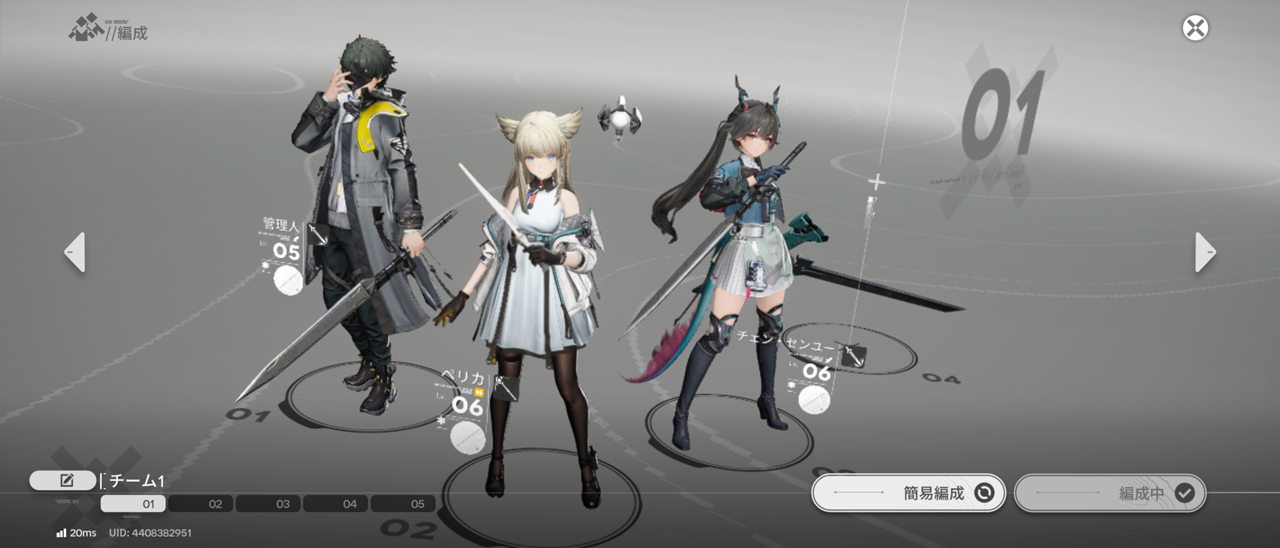This screenshot has height=548, width=1280.
Task: Select the ペリカ character slot label
Action: (464, 379)
